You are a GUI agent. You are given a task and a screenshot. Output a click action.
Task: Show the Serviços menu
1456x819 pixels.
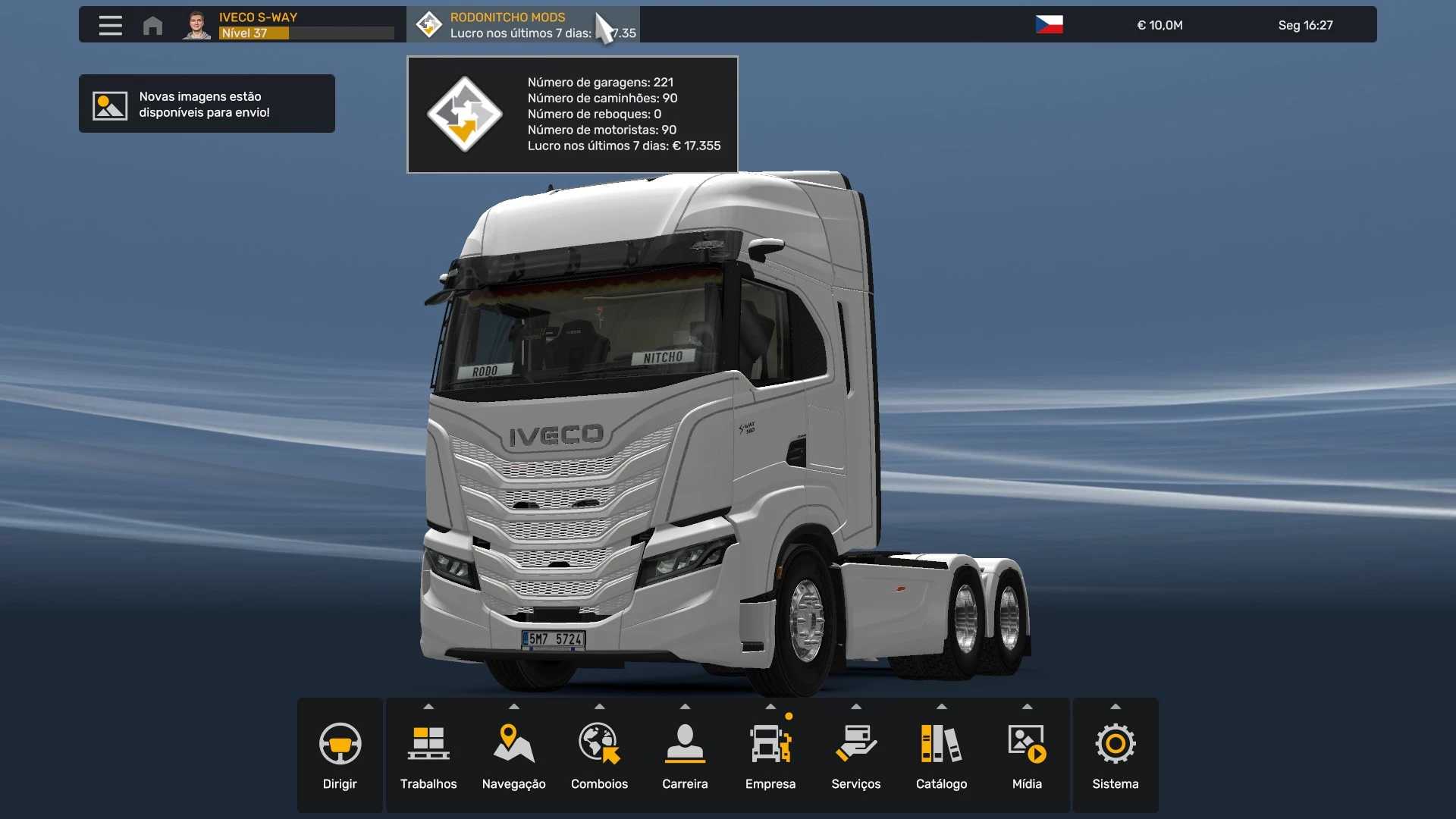856,755
